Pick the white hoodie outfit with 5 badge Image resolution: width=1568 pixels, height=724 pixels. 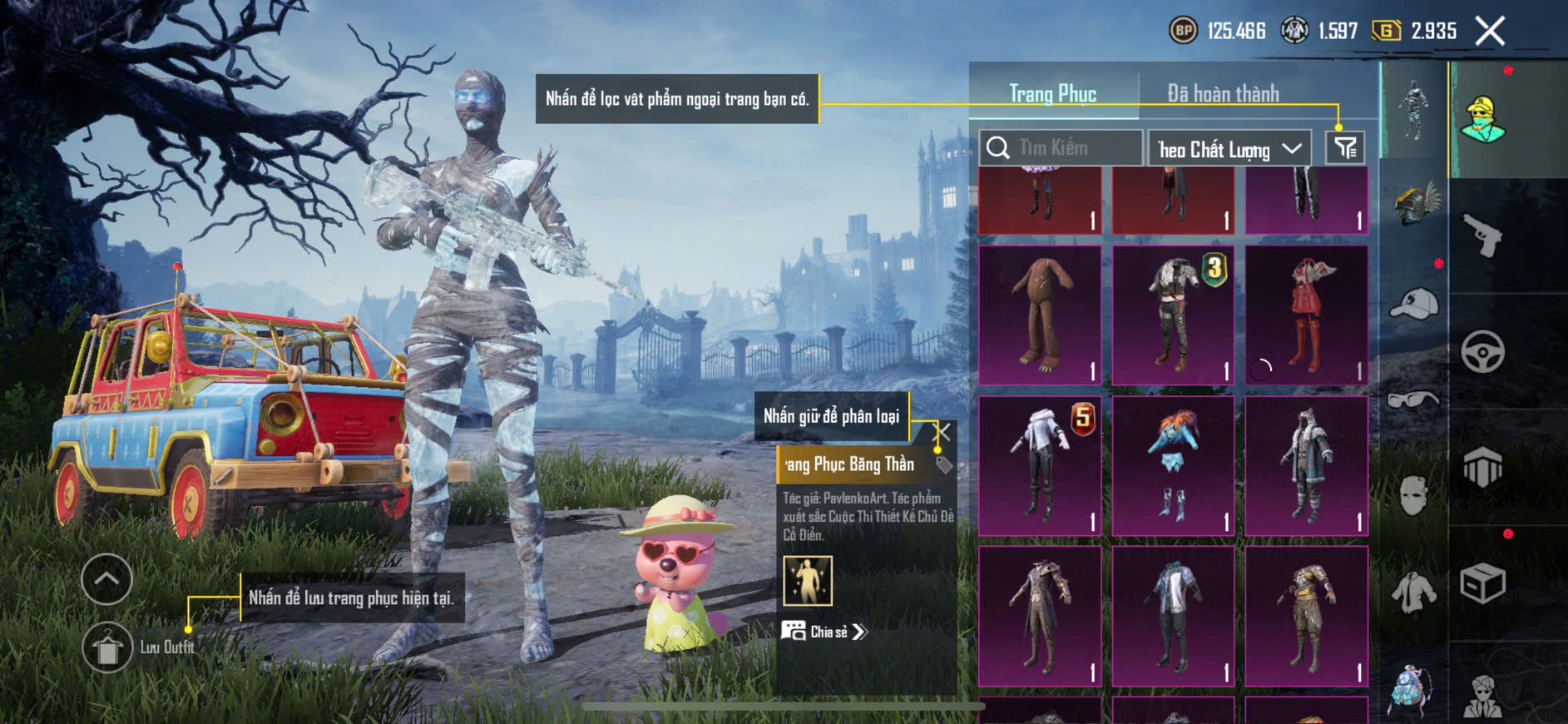[1040, 465]
